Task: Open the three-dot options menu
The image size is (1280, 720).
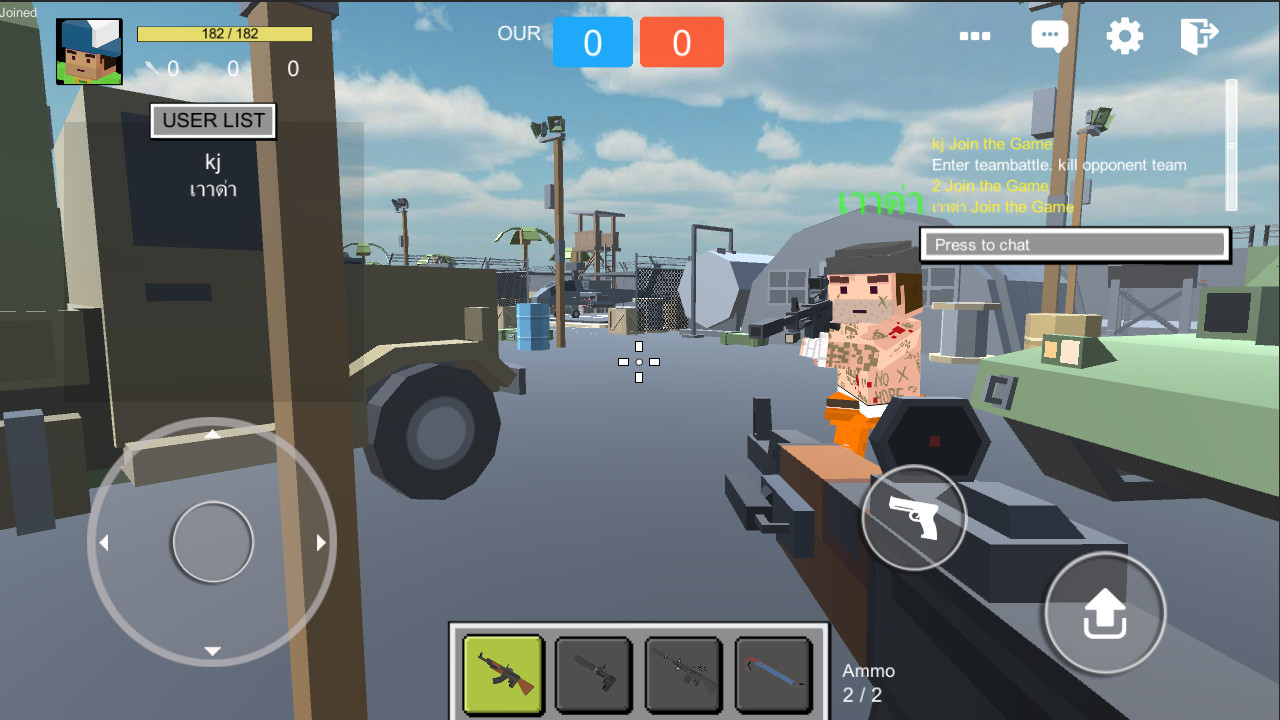Action: tap(975, 37)
